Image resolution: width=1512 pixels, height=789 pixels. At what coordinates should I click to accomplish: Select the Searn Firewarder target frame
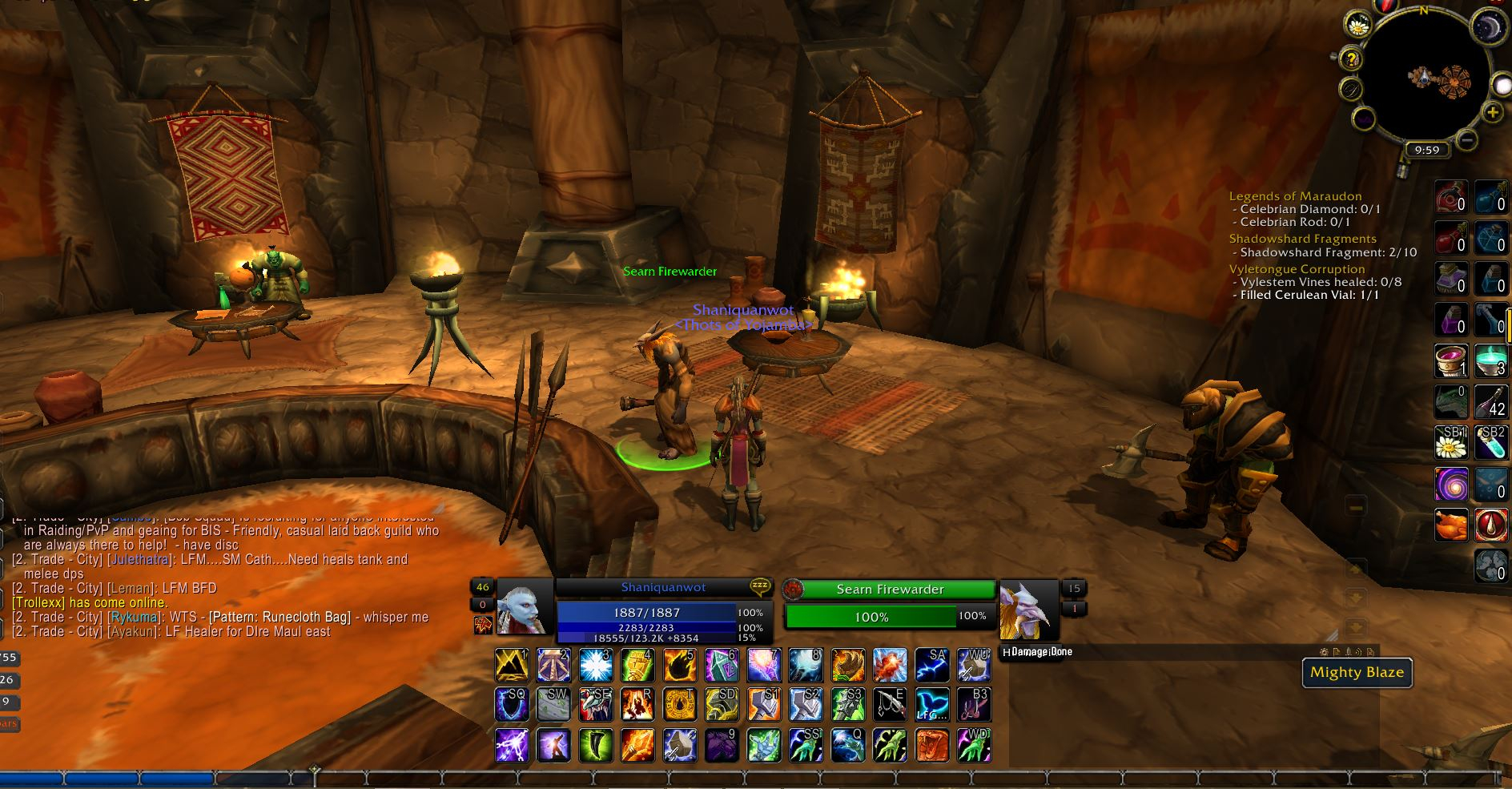click(x=889, y=590)
